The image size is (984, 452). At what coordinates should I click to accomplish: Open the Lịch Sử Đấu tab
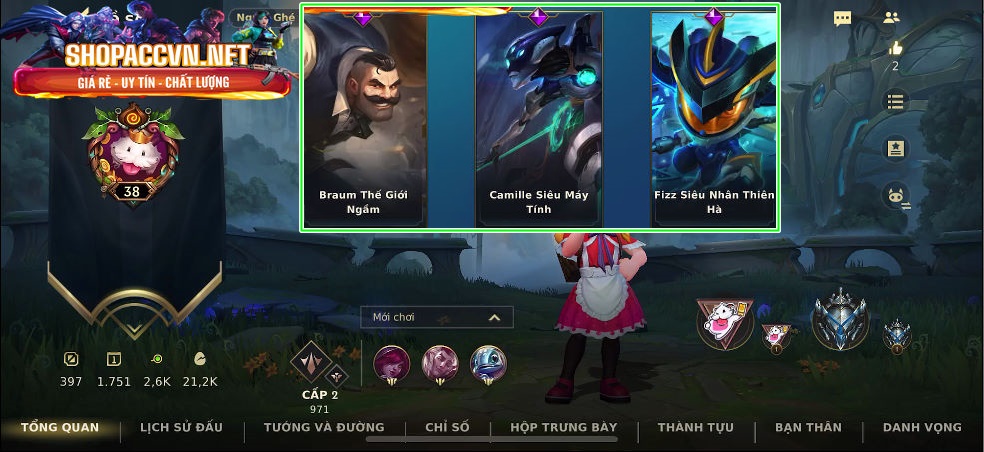pyautogui.click(x=181, y=428)
